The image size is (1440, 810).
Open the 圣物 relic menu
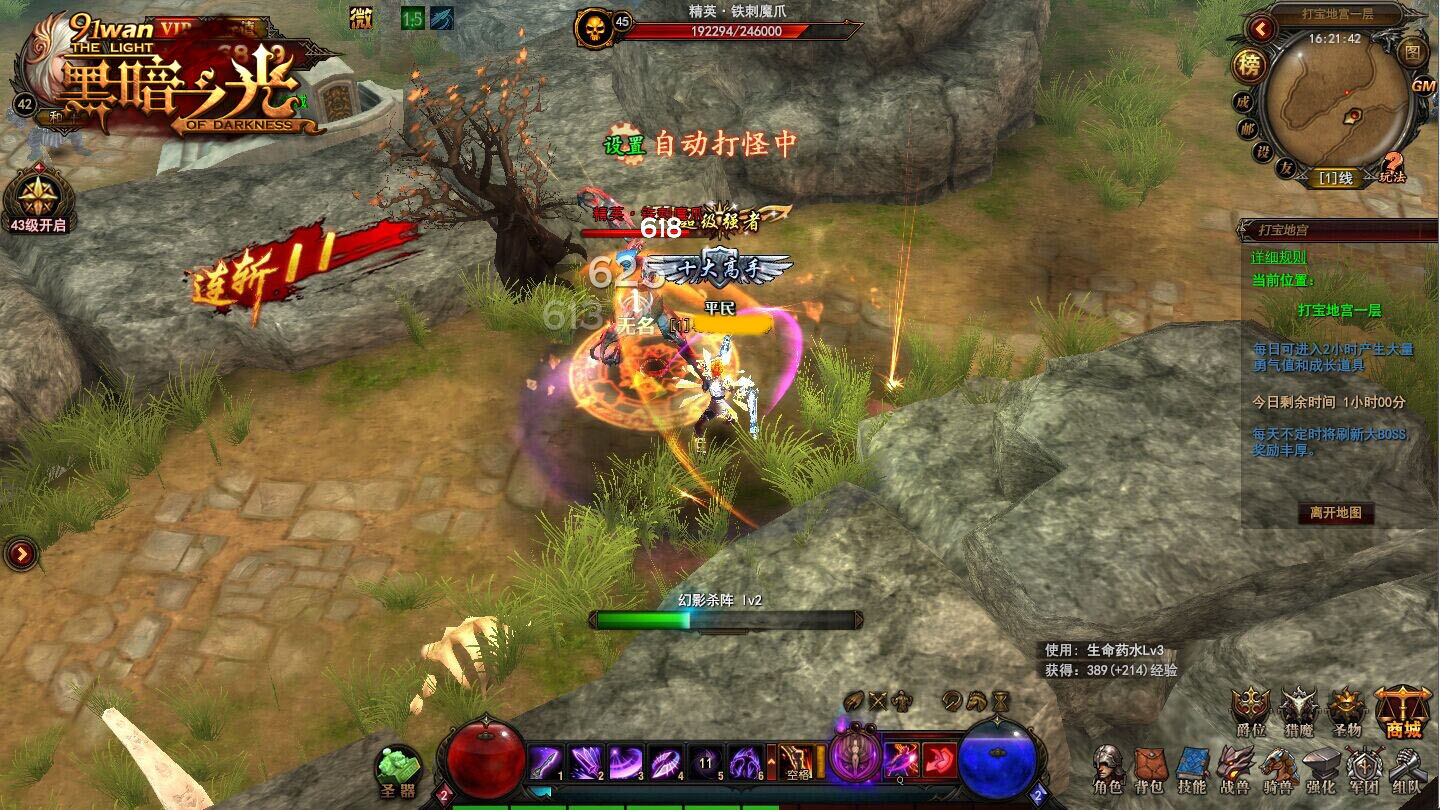click(1347, 710)
